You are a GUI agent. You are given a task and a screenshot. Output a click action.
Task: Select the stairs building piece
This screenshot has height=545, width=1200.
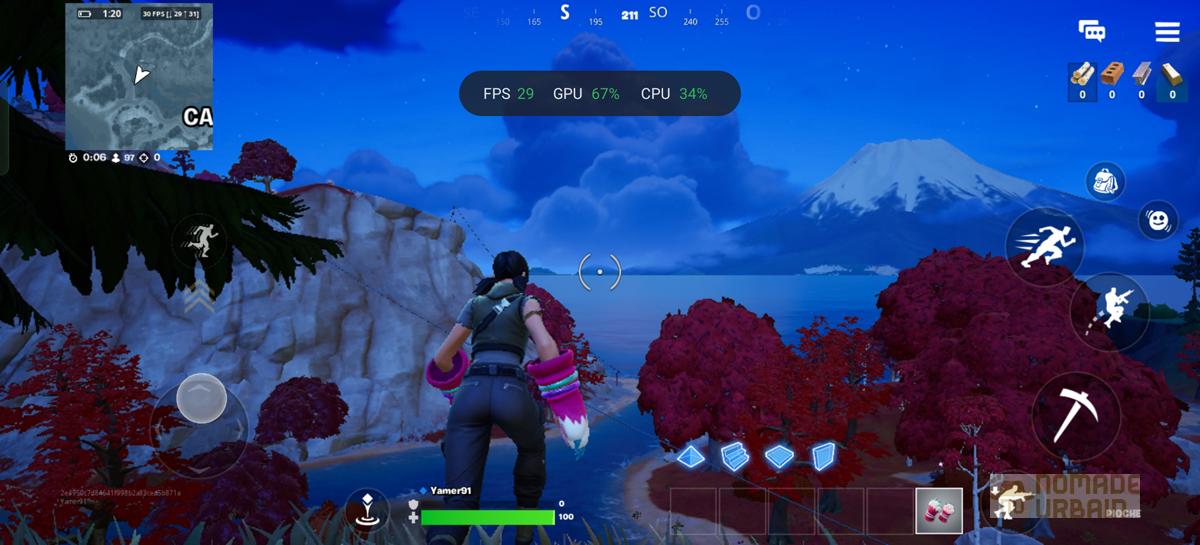click(x=735, y=456)
